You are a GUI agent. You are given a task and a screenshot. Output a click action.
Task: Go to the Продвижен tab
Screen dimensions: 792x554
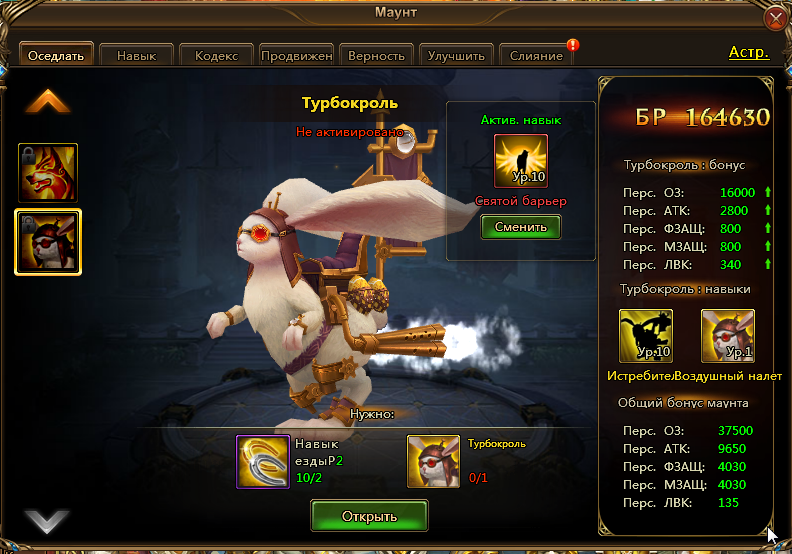pyautogui.click(x=296, y=56)
